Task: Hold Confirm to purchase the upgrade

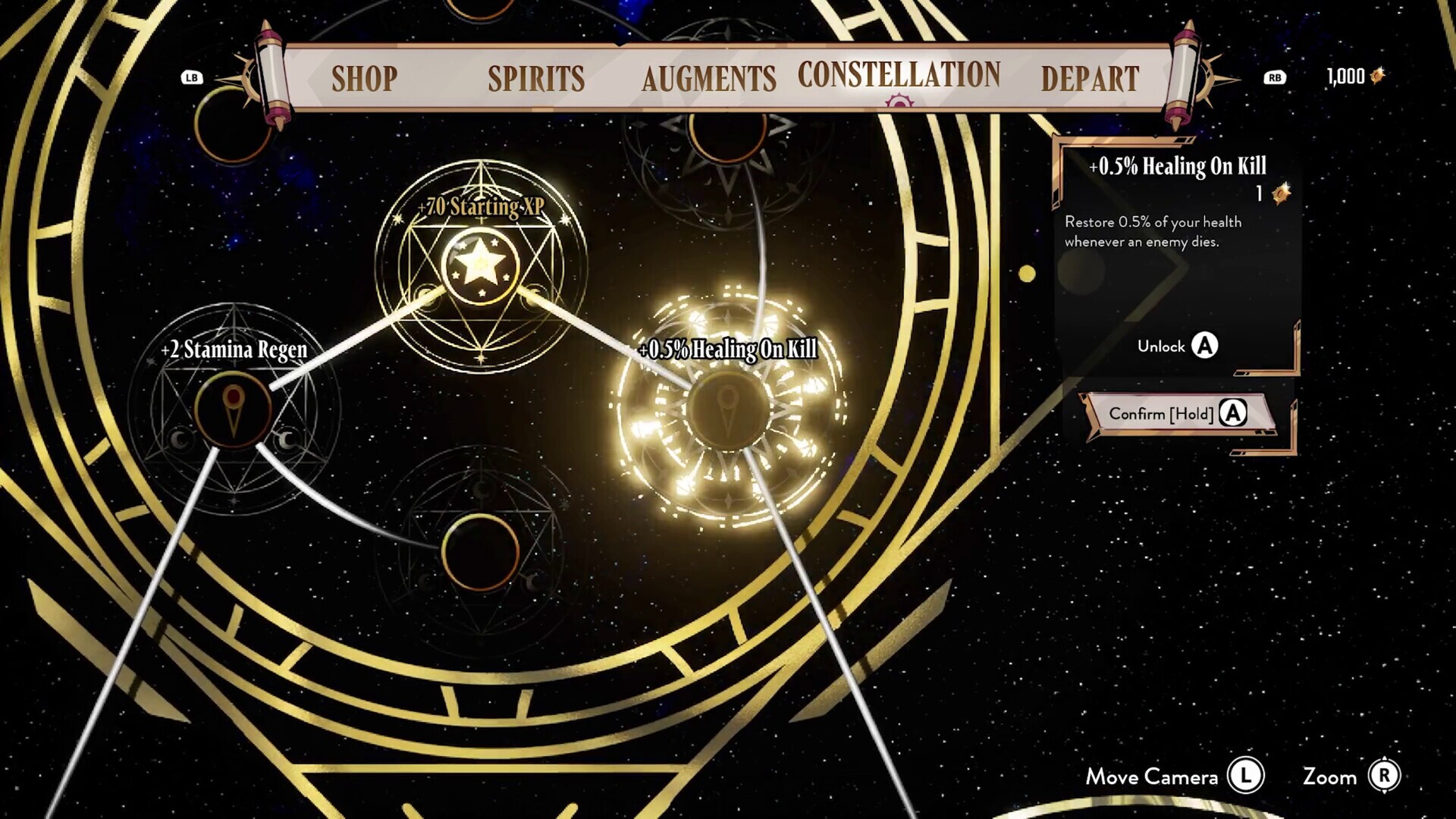Action: coord(1172,415)
